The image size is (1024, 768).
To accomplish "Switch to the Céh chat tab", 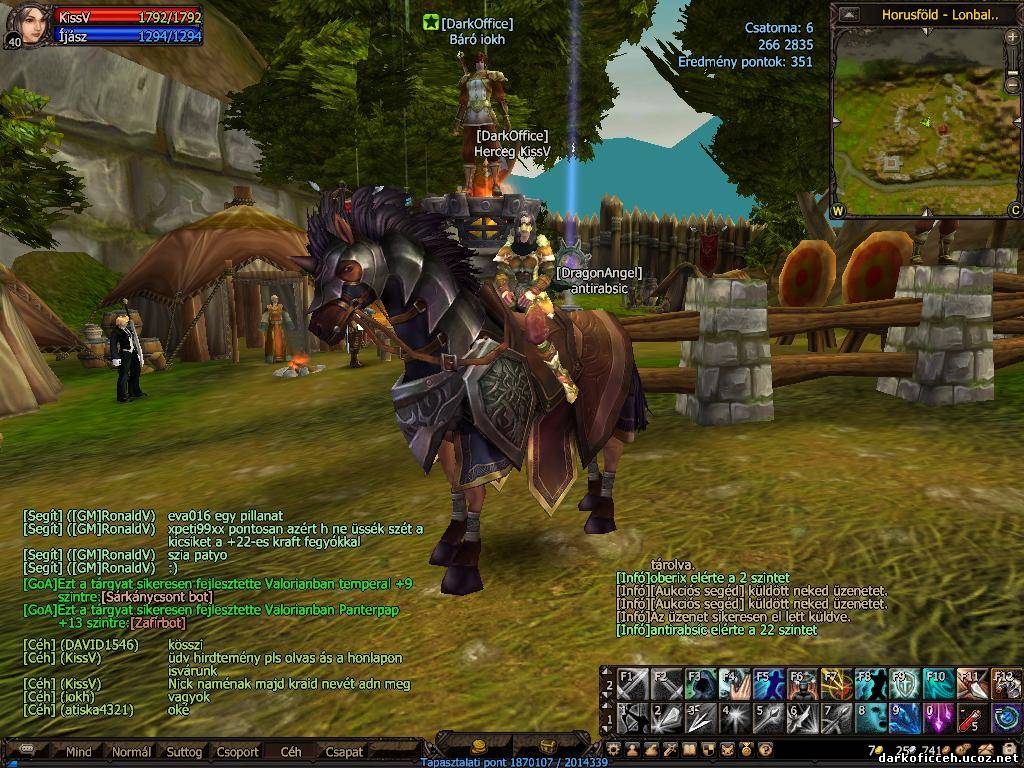I will tap(291, 752).
